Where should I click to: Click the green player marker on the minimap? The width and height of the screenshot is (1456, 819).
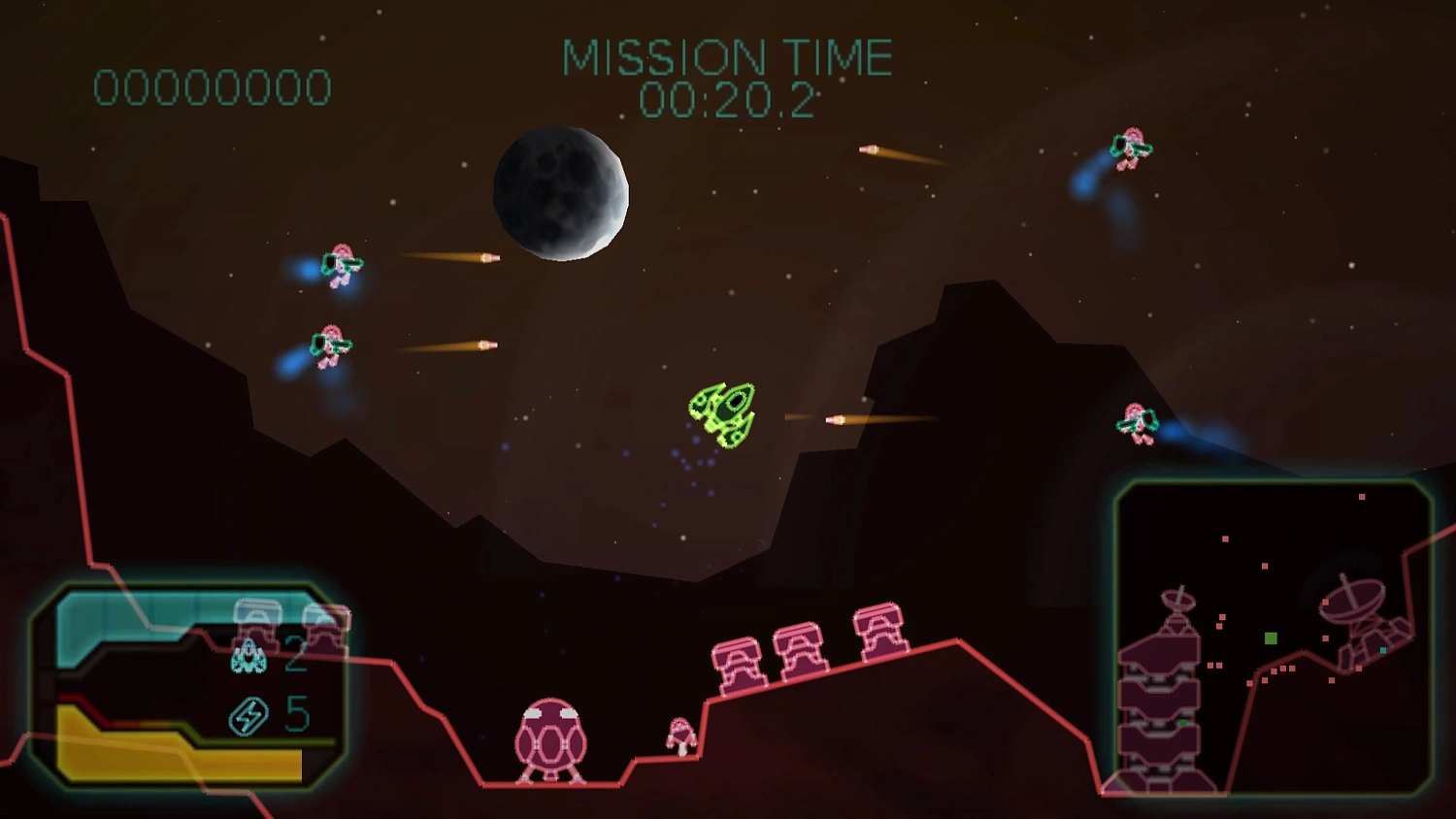tap(1270, 639)
